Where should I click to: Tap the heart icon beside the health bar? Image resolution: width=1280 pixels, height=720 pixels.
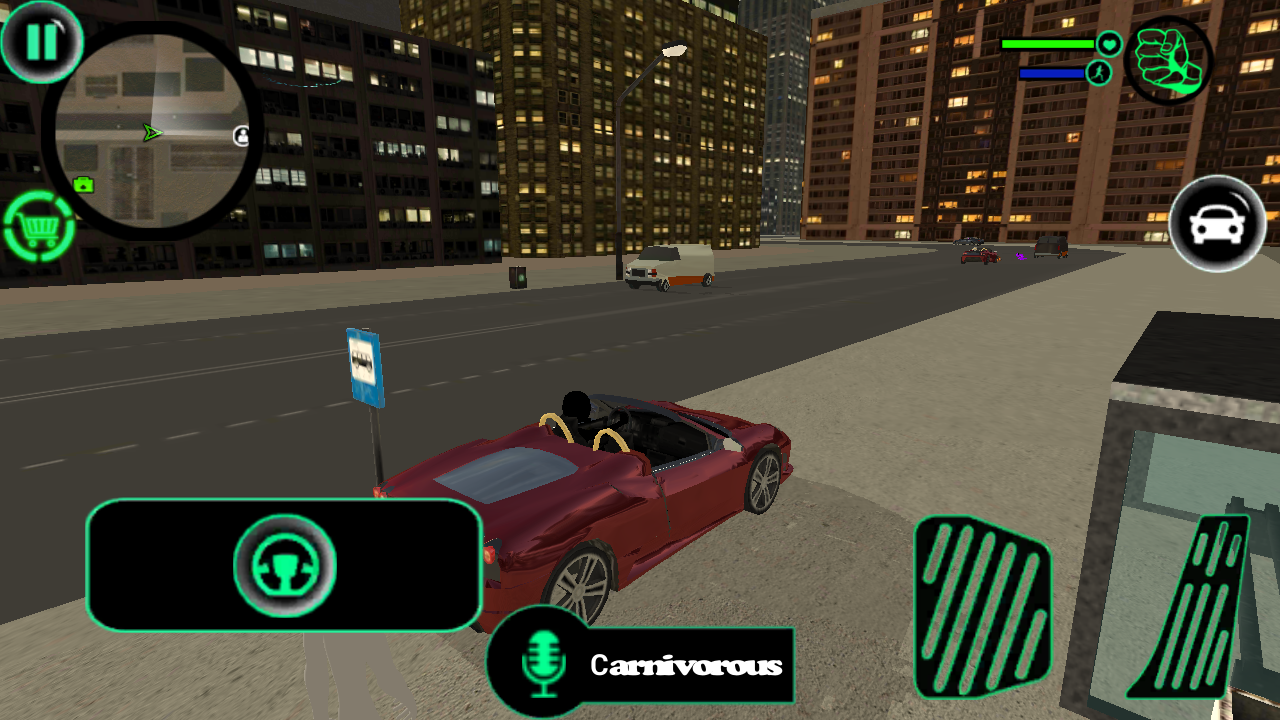[x=1109, y=45]
